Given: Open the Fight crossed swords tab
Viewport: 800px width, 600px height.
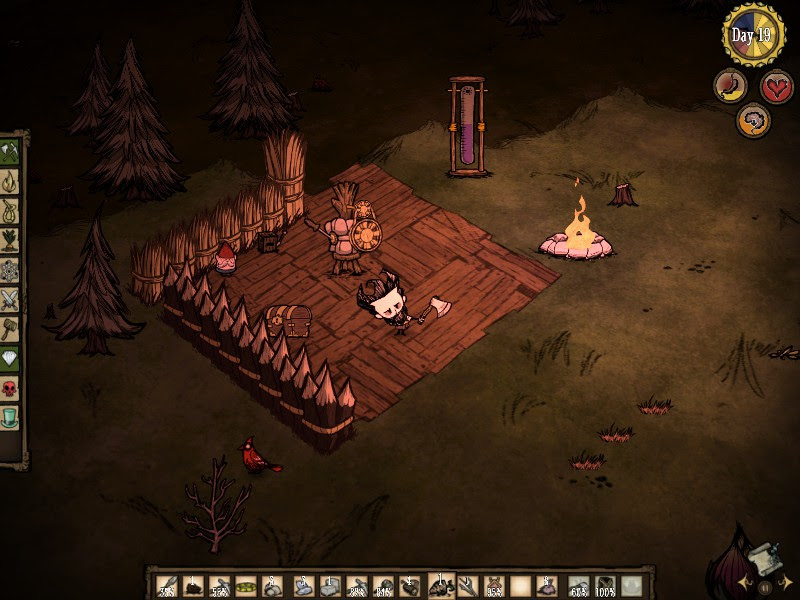Looking at the screenshot, I should click(x=10, y=299).
